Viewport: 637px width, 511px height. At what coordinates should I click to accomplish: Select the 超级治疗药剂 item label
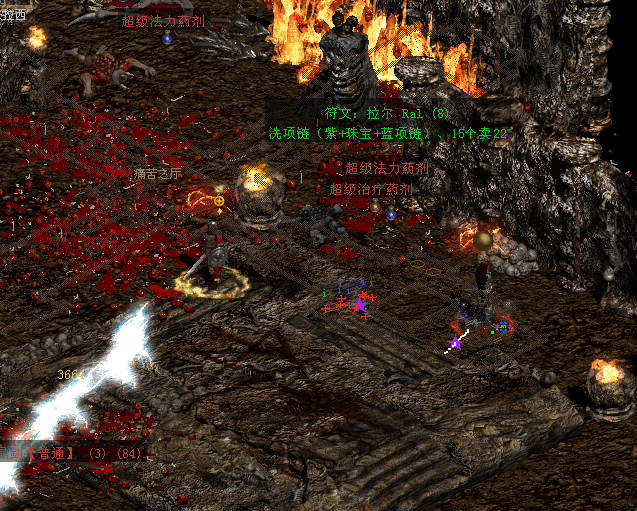371,188
